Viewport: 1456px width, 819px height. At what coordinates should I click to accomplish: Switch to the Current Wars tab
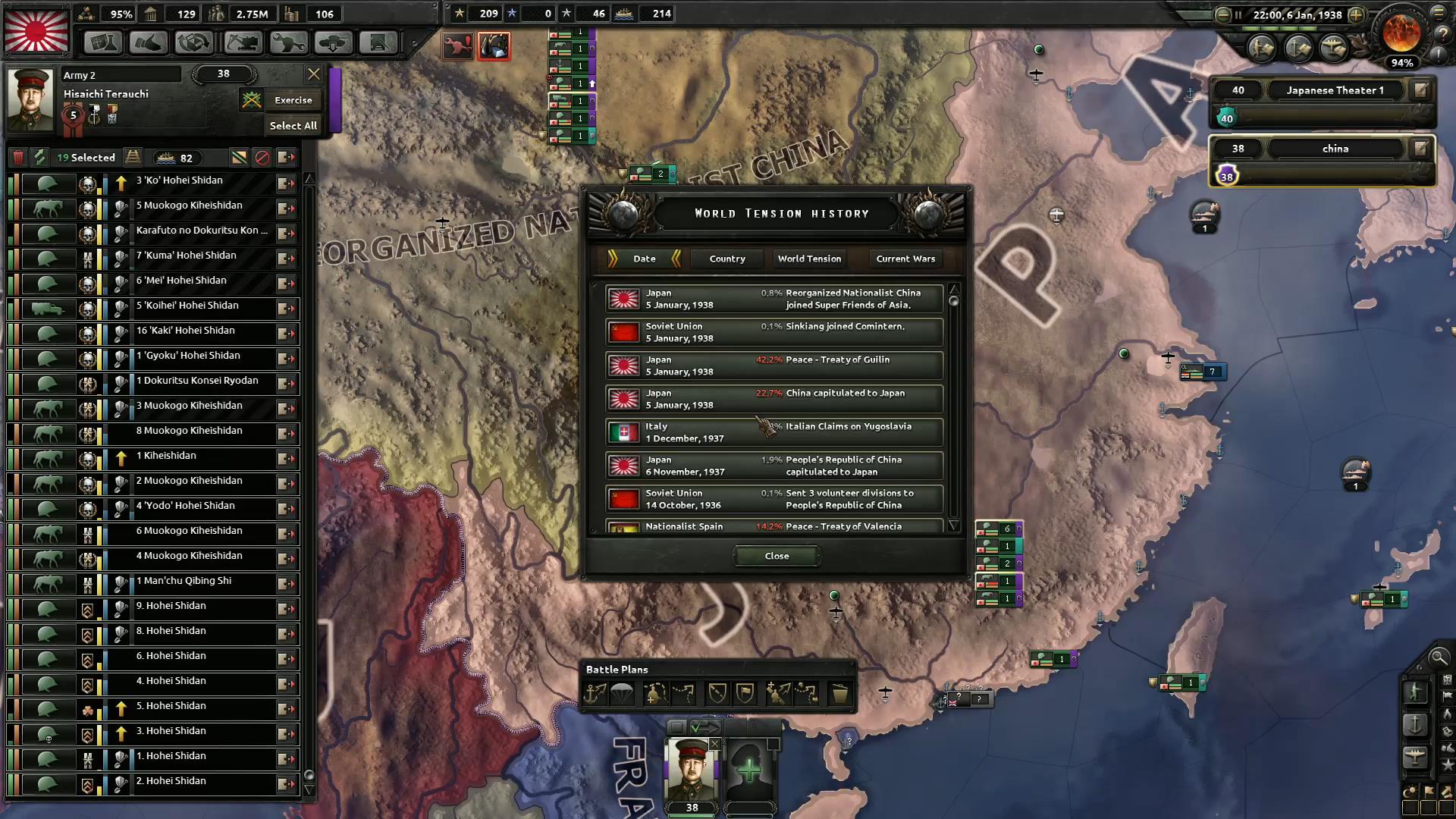905,259
